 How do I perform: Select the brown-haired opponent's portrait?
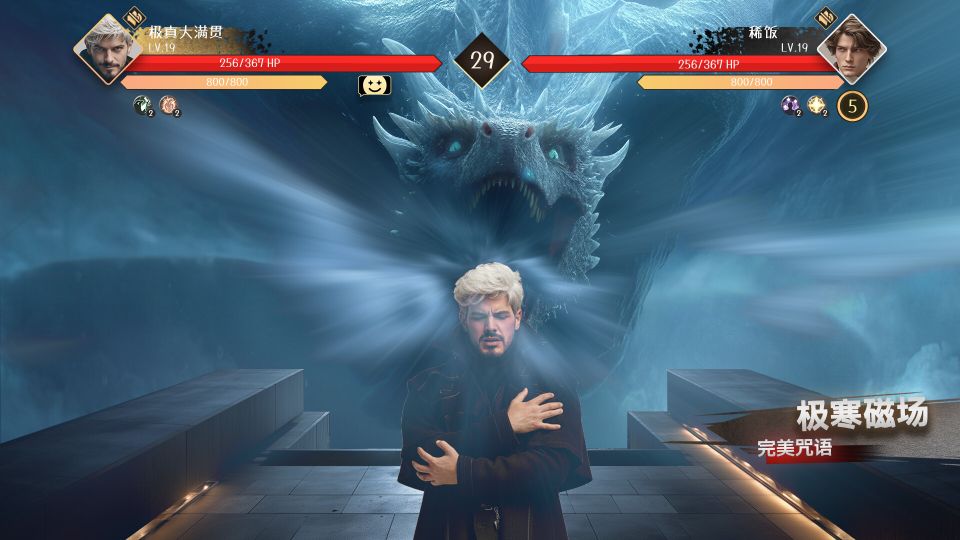[x=851, y=50]
